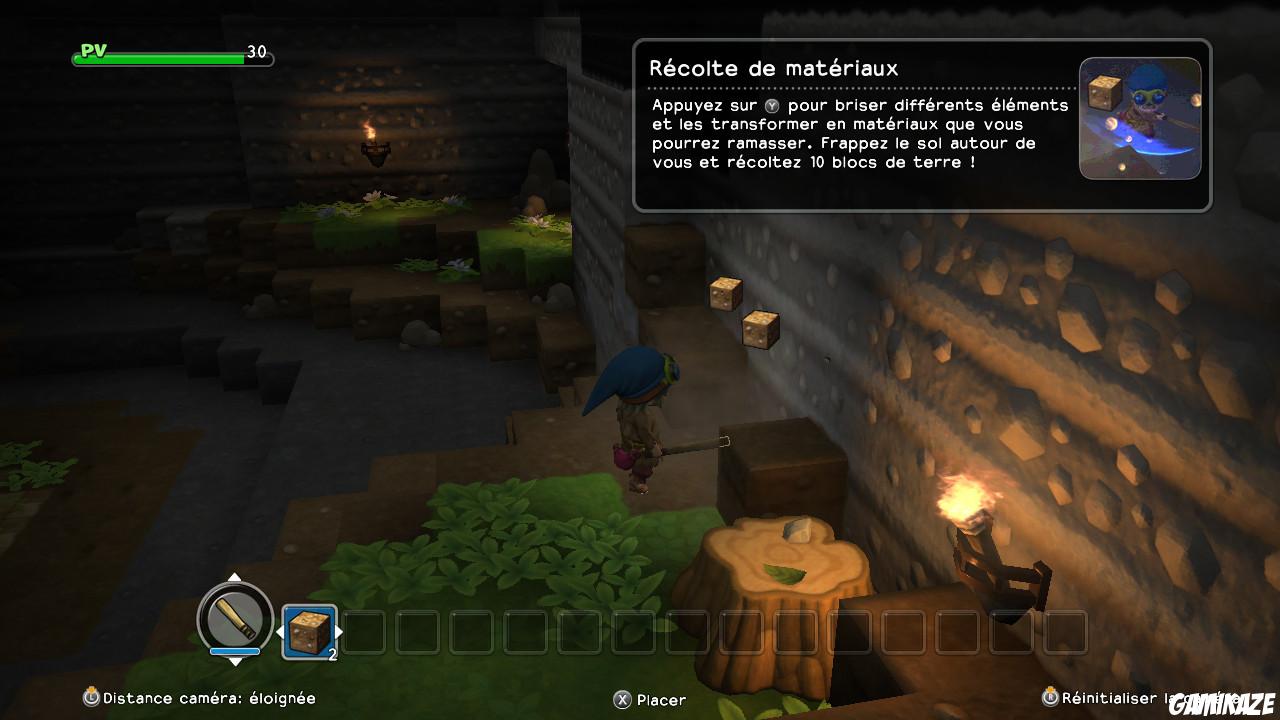Image resolution: width=1280 pixels, height=720 pixels.
Task: Click the X button icon next to Placer
Action: (622, 700)
